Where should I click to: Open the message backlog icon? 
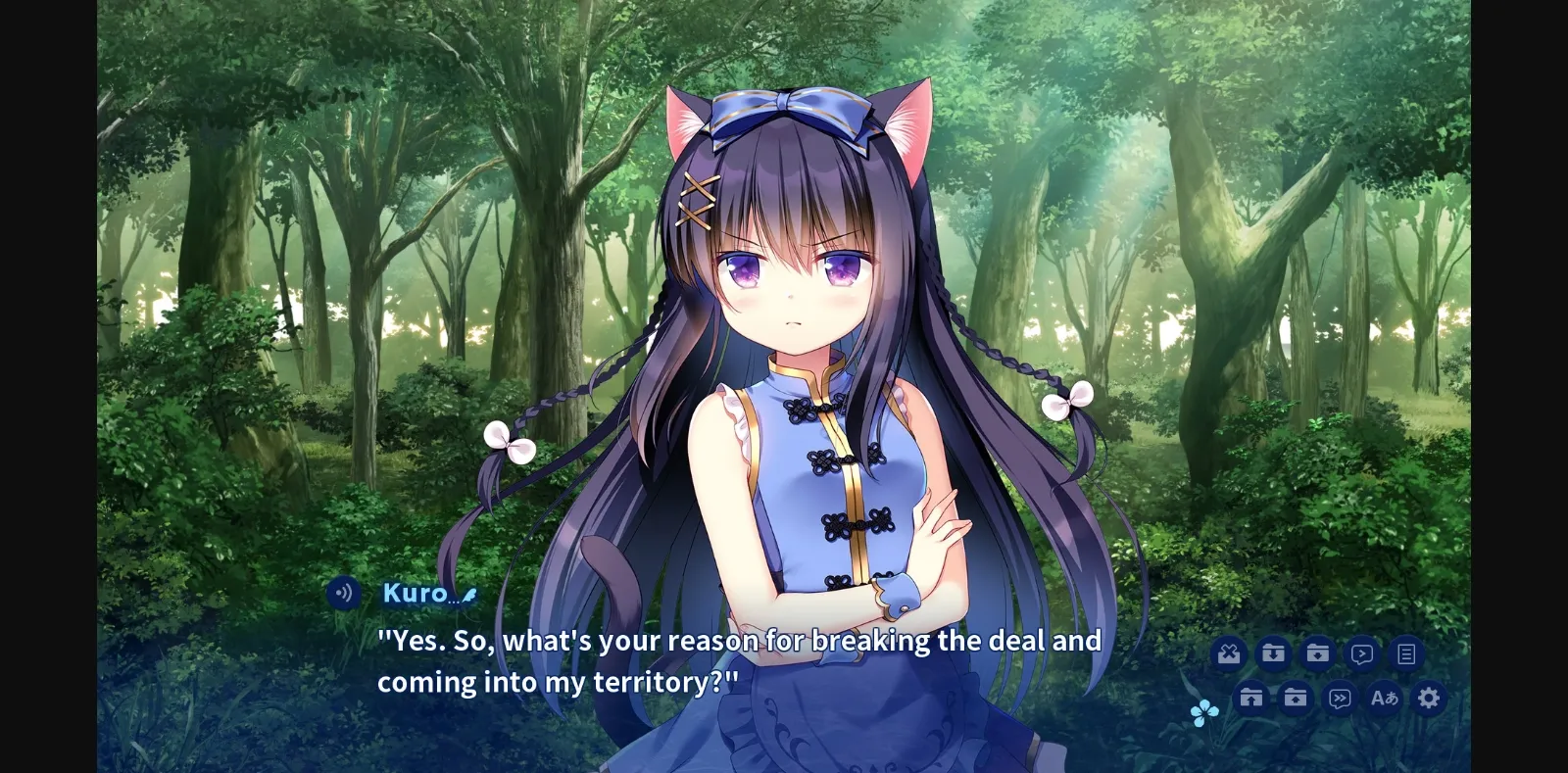(1407, 652)
